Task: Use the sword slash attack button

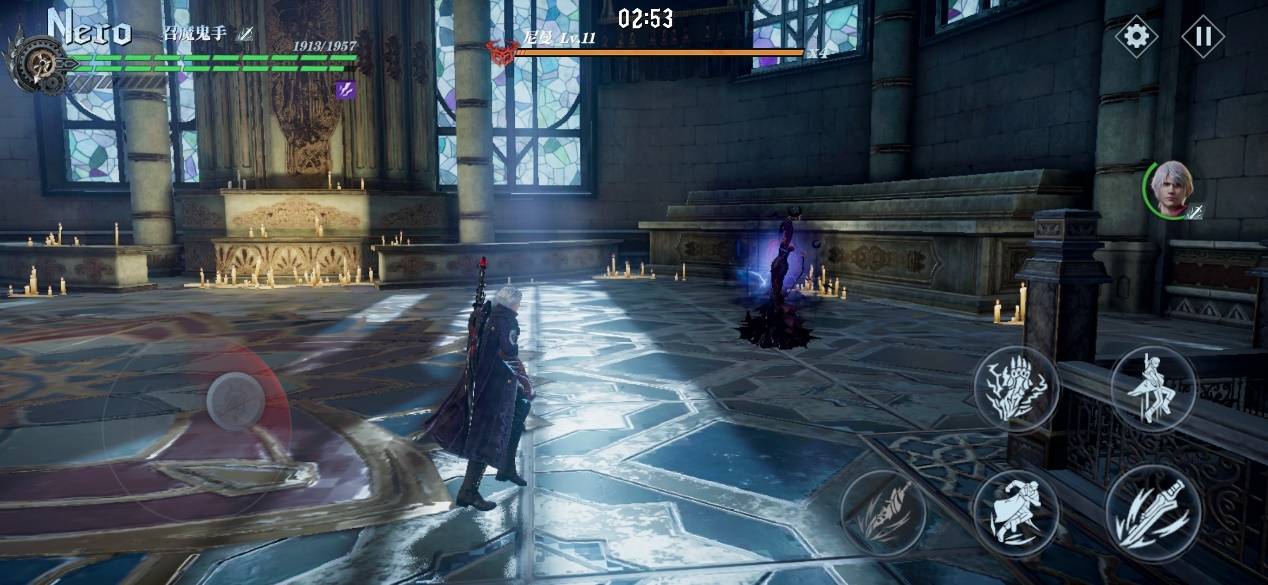Action: click(x=1152, y=512)
